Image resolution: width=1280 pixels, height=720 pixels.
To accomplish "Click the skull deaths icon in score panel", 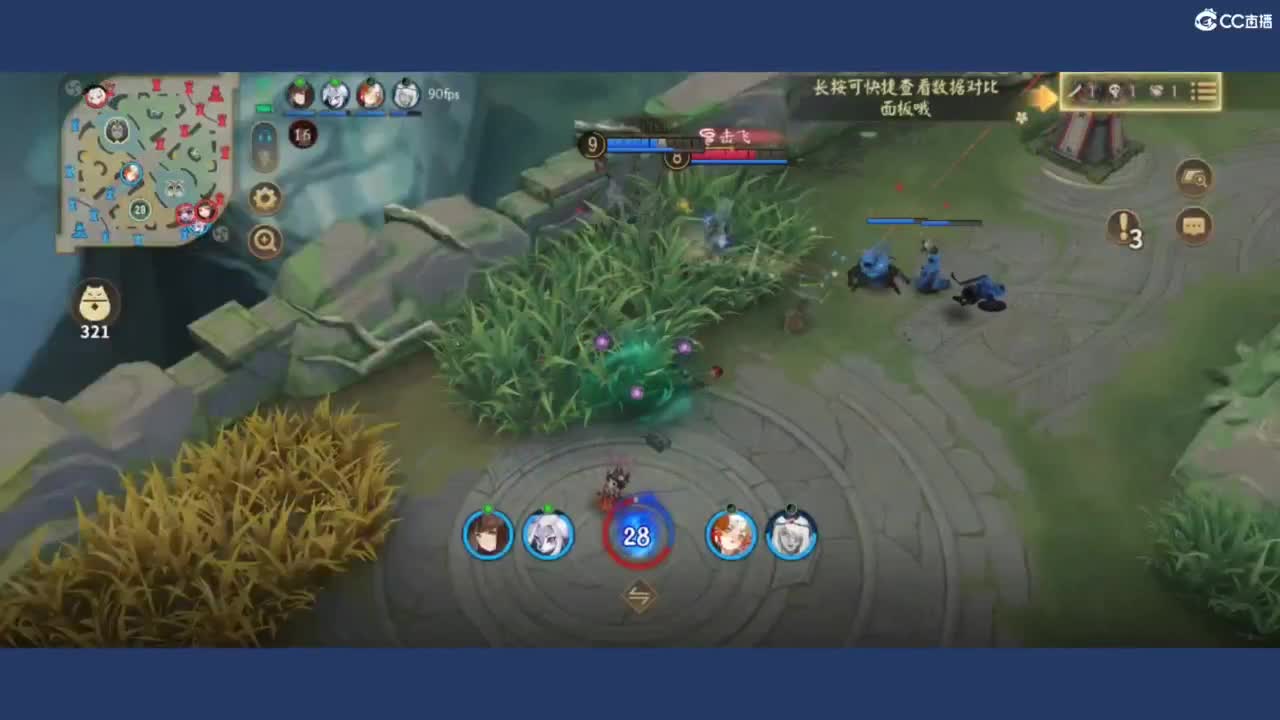I will pyautogui.click(x=1113, y=91).
